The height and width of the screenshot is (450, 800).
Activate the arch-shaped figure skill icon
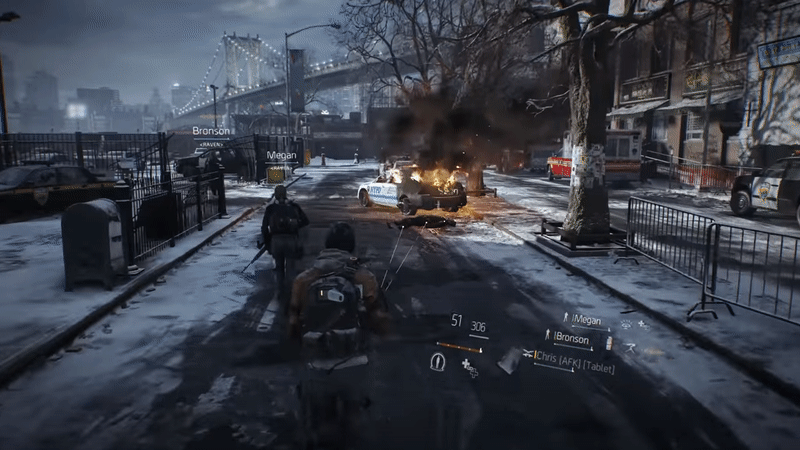438,361
